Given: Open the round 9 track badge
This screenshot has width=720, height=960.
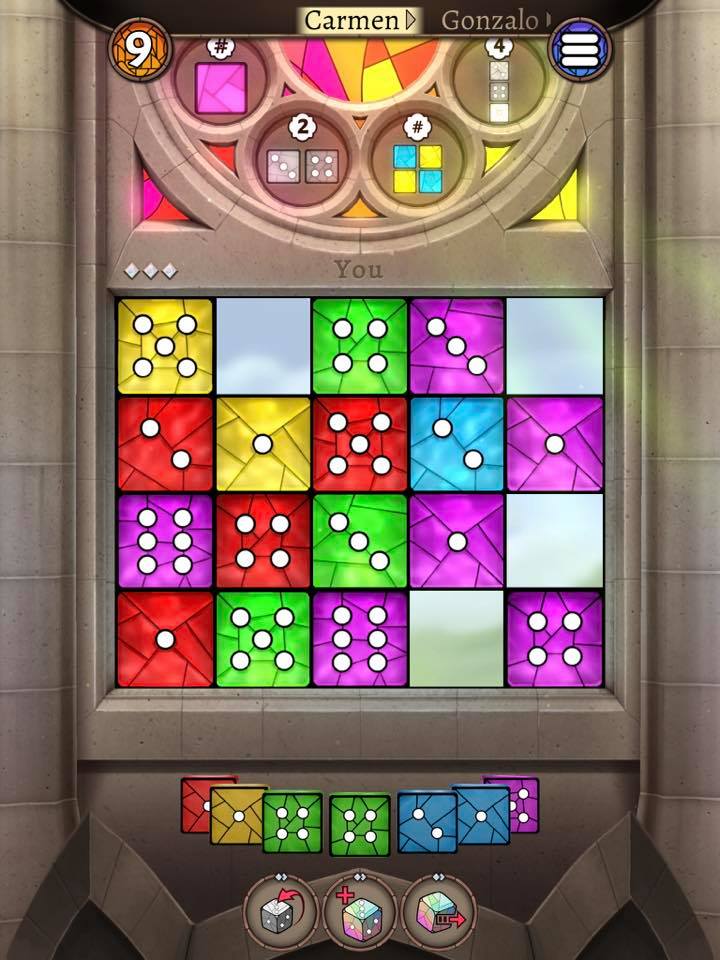Looking at the screenshot, I should coord(139,48).
